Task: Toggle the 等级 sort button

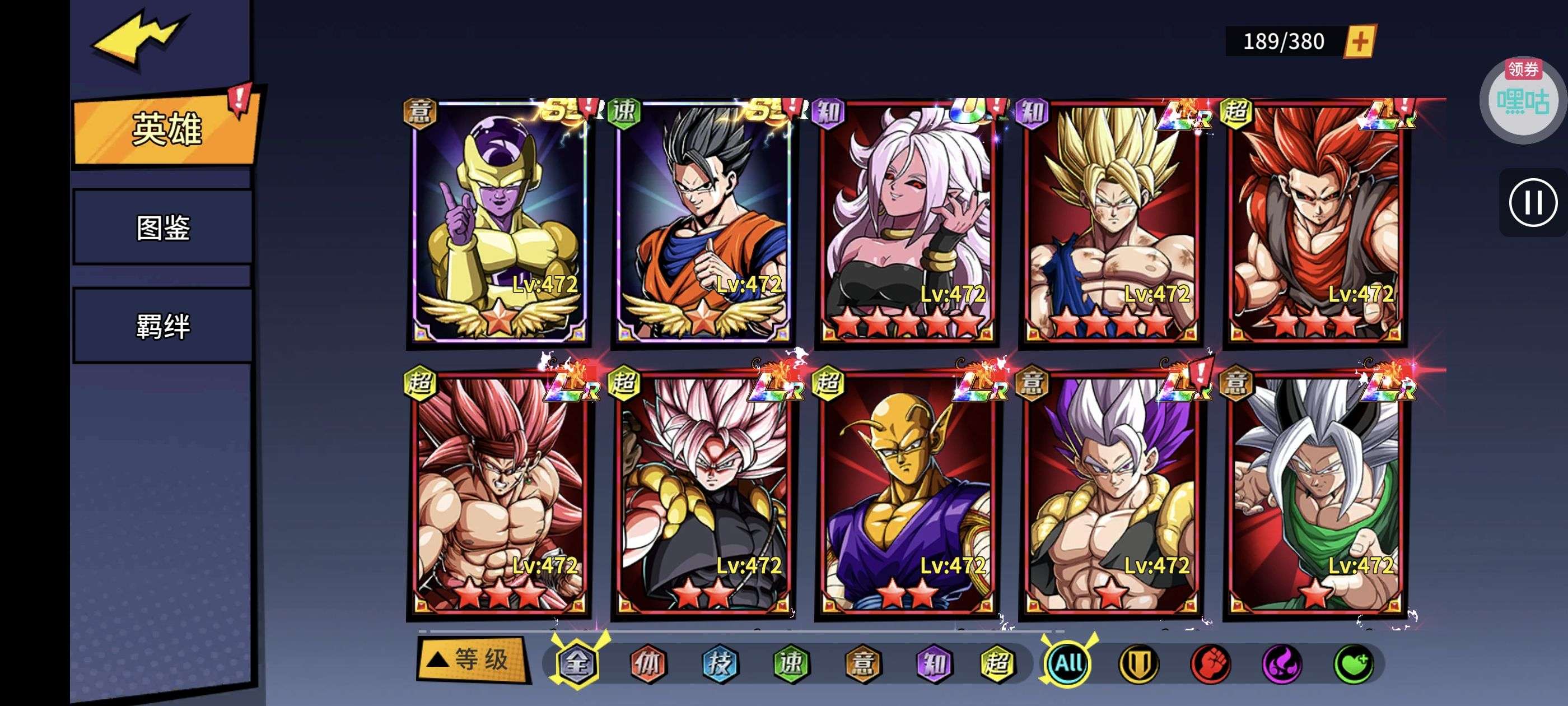Action: 472,659
